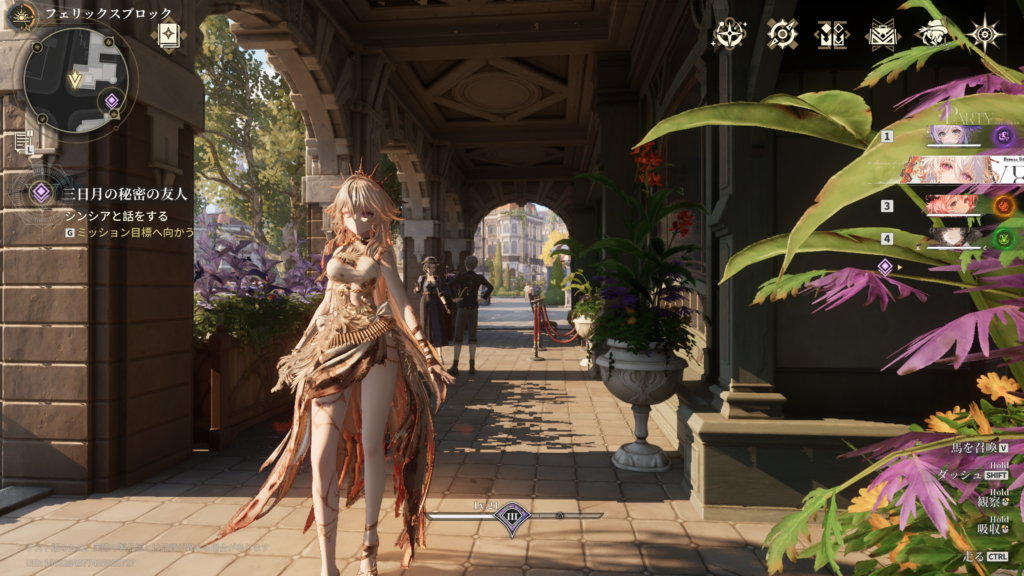Image resolution: width=1024 pixels, height=576 pixels.
Task: Open the envelope mail icon
Action: 882,35
